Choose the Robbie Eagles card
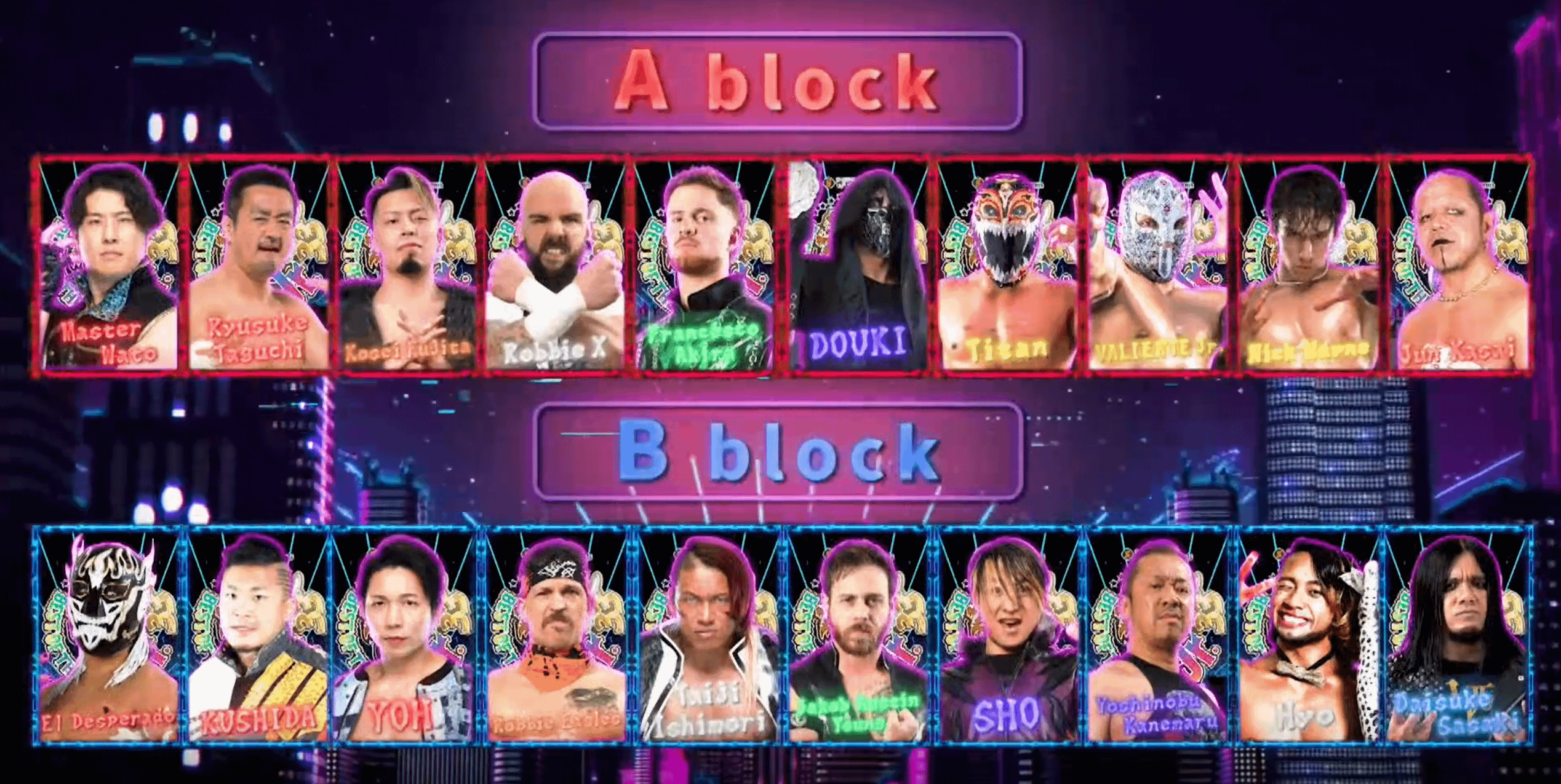Viewport: 1561px width, 784px height. point(556,636)
